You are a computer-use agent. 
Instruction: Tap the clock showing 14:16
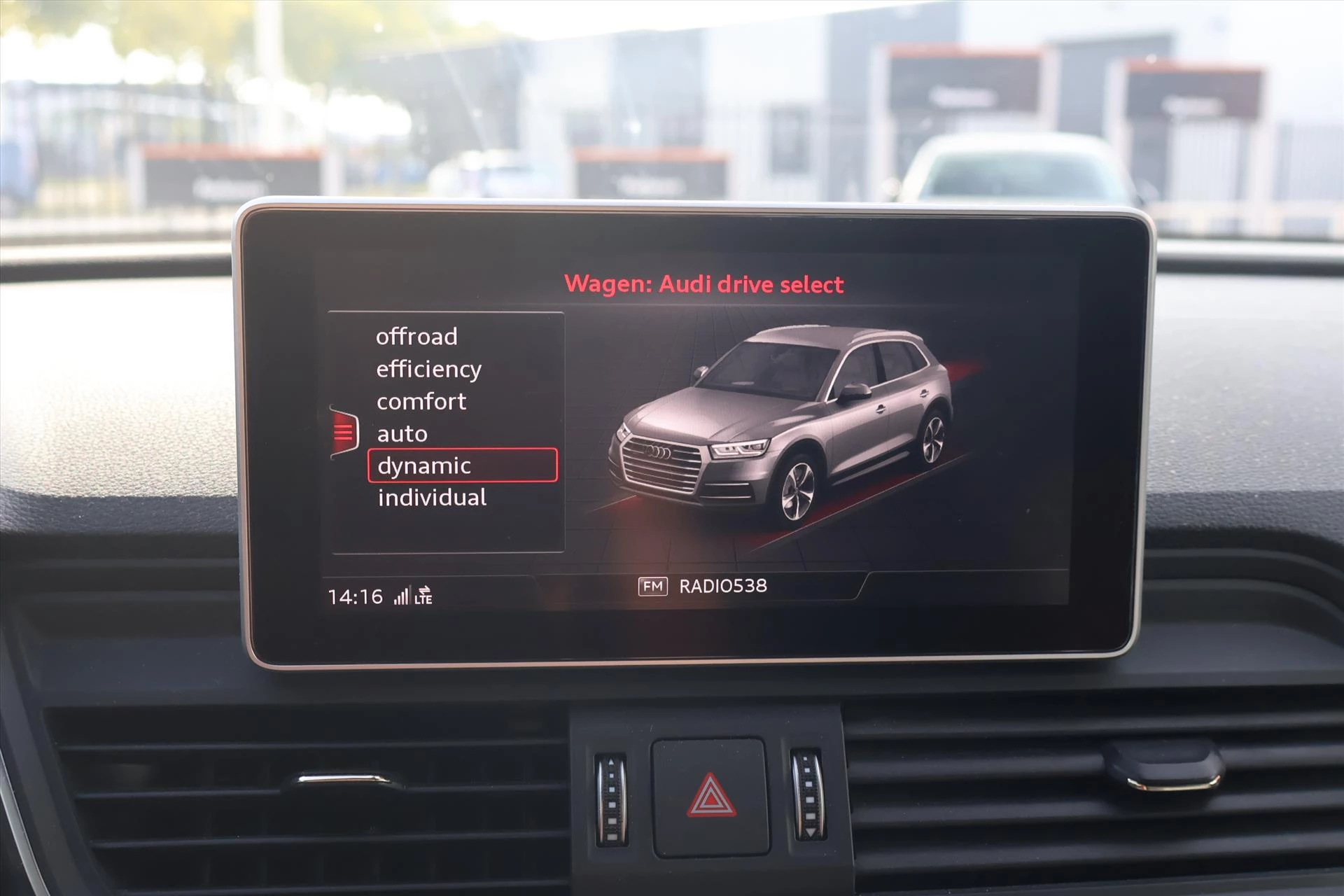pyautogui.click(x=355, y=596)
